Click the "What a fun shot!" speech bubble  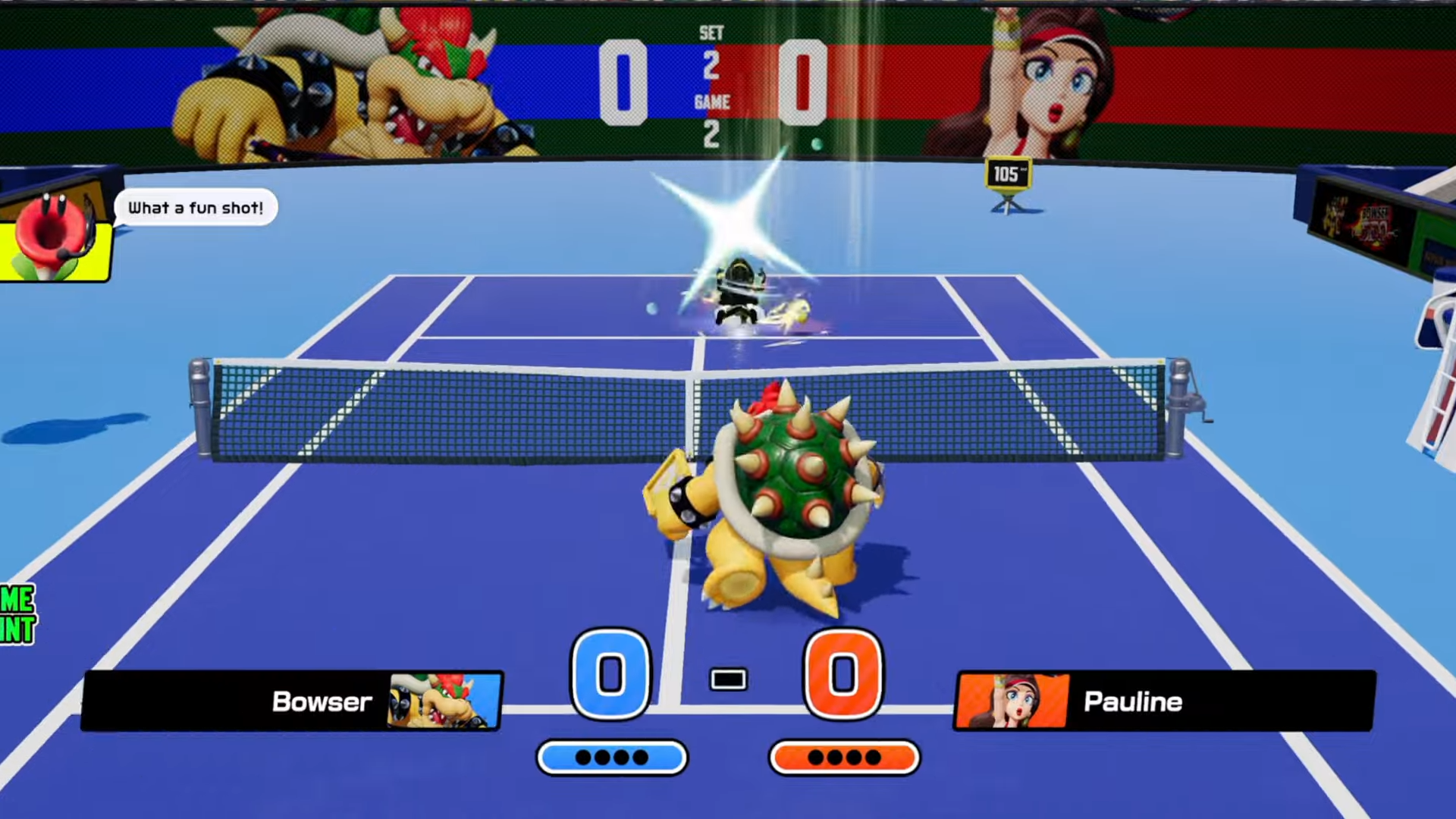point(196,208)
